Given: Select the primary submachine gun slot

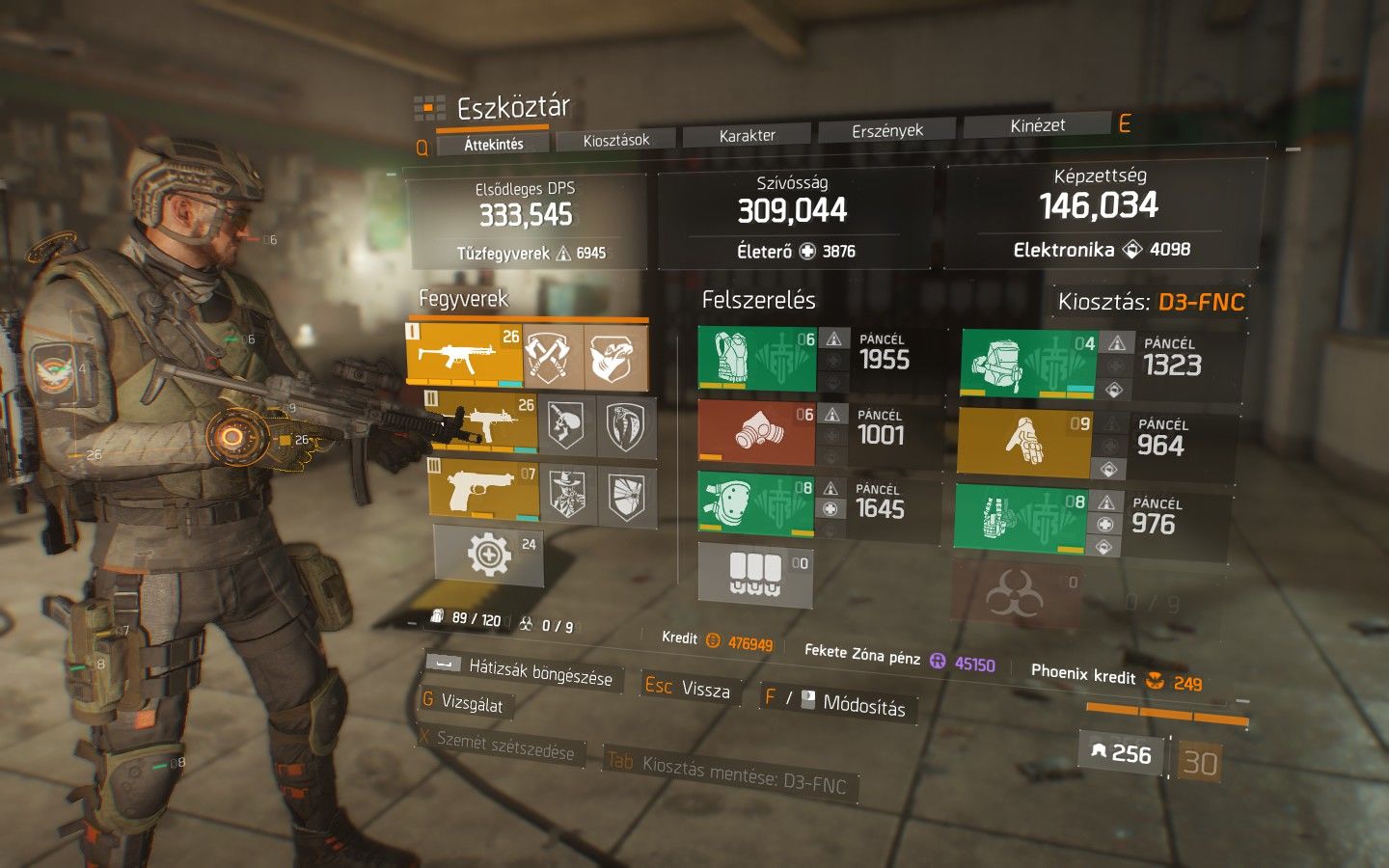Looking at the screenshot, I should 464,355.
